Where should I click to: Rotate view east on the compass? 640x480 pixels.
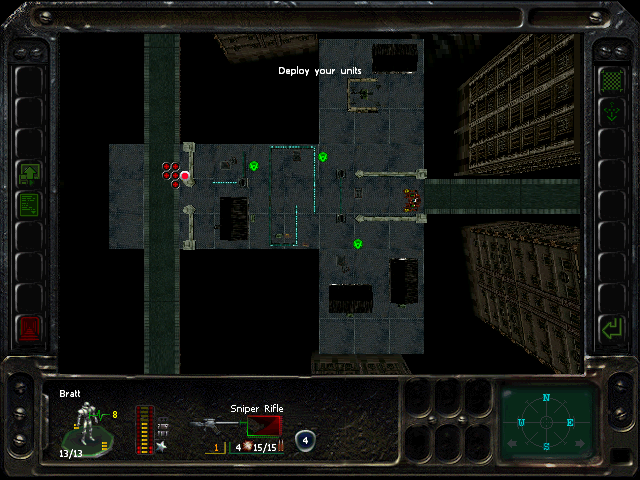pos(571,422)
